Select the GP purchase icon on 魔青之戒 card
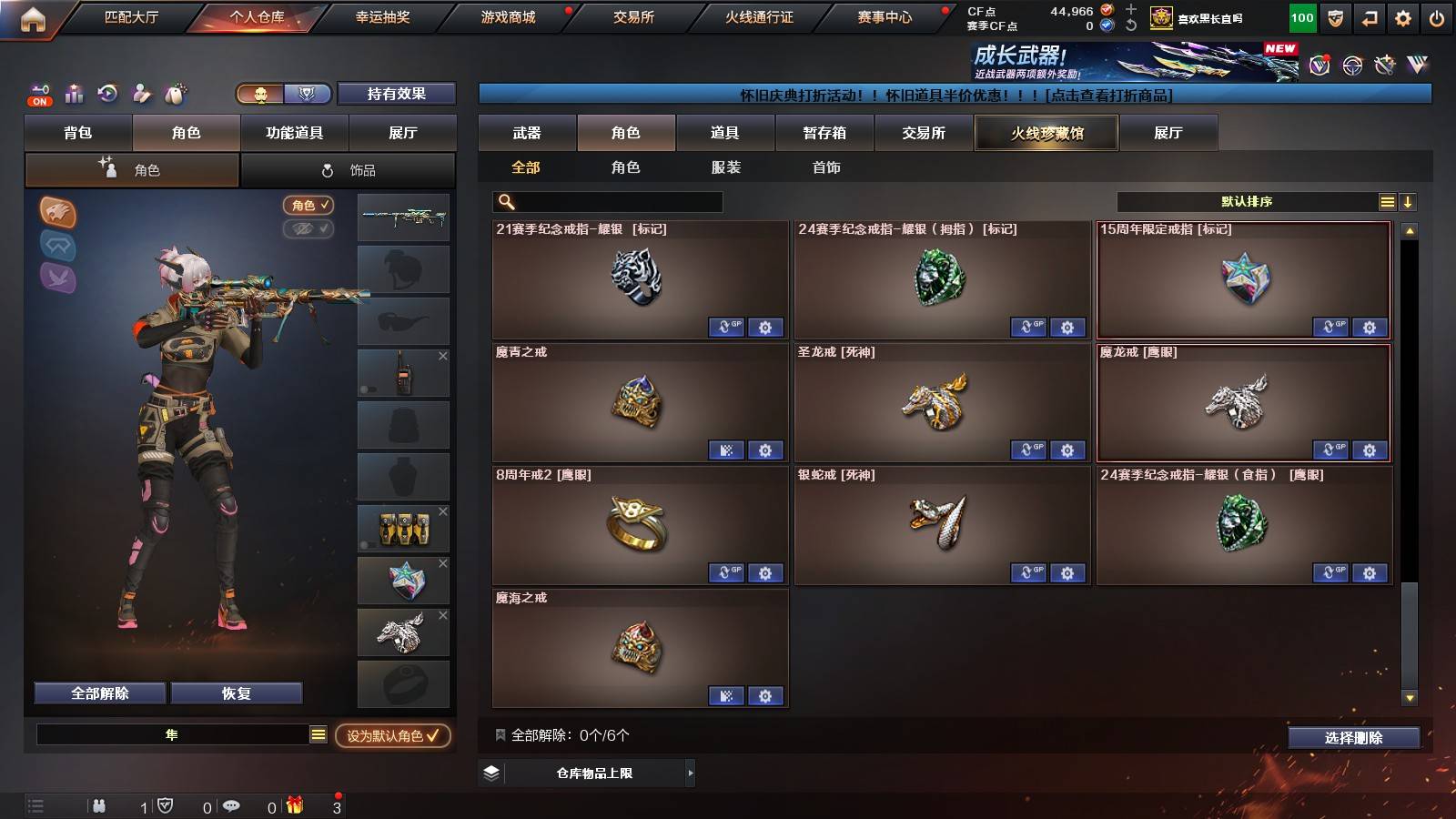1456x819 pixels. (x=726, y=450)
